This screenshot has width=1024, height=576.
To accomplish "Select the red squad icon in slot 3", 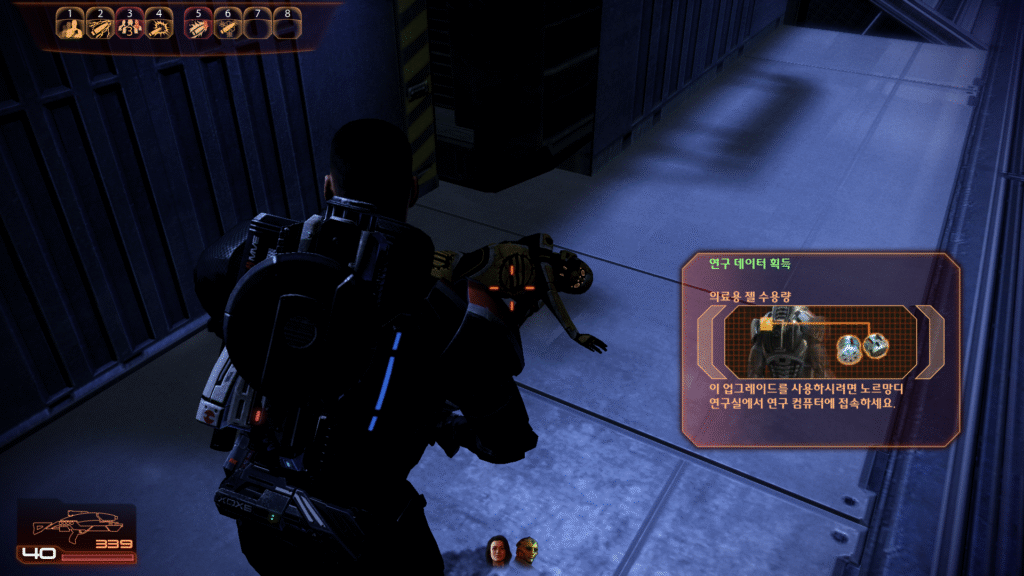I will coord(128,27).
